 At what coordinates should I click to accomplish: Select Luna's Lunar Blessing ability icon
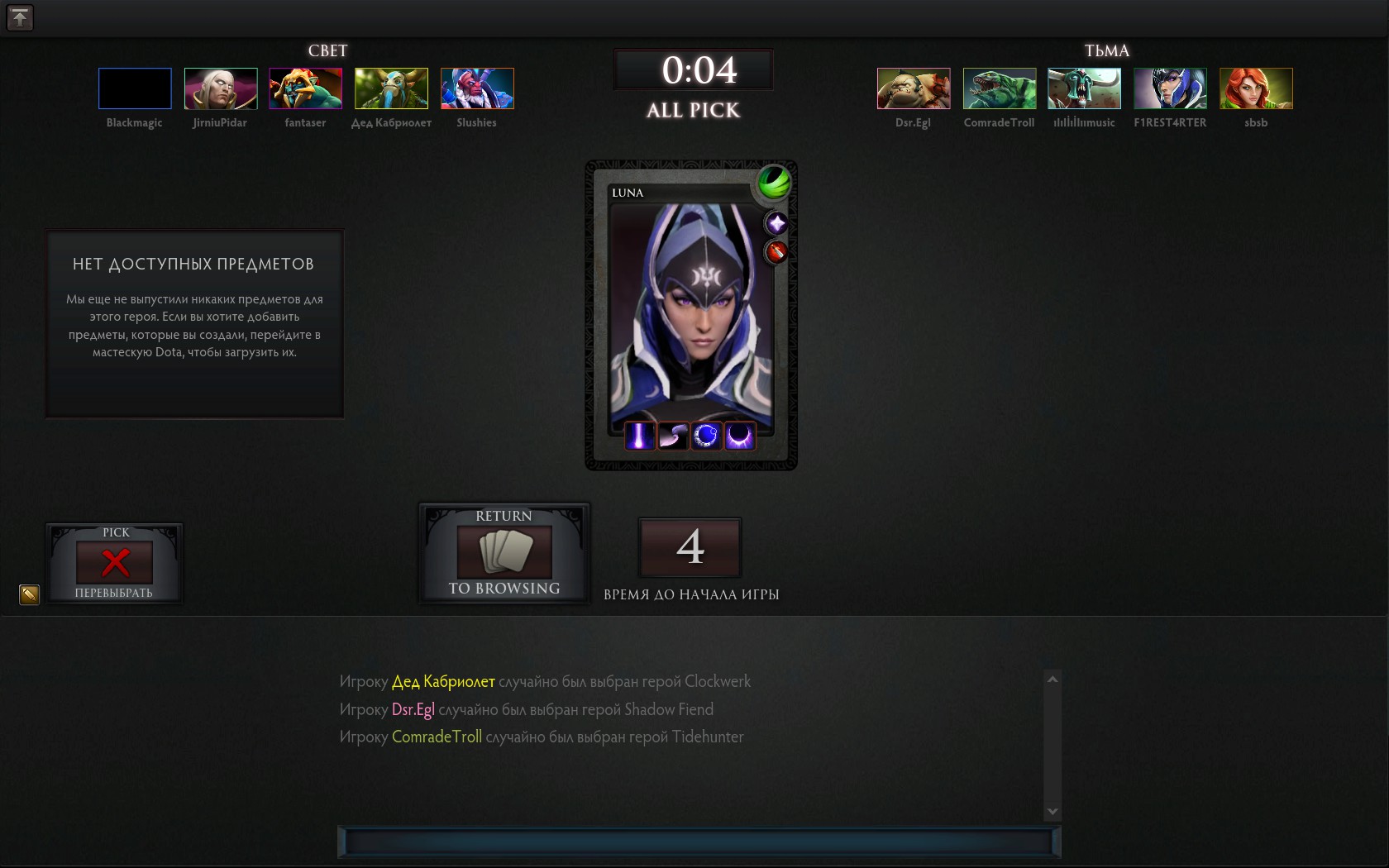point(706,436)
